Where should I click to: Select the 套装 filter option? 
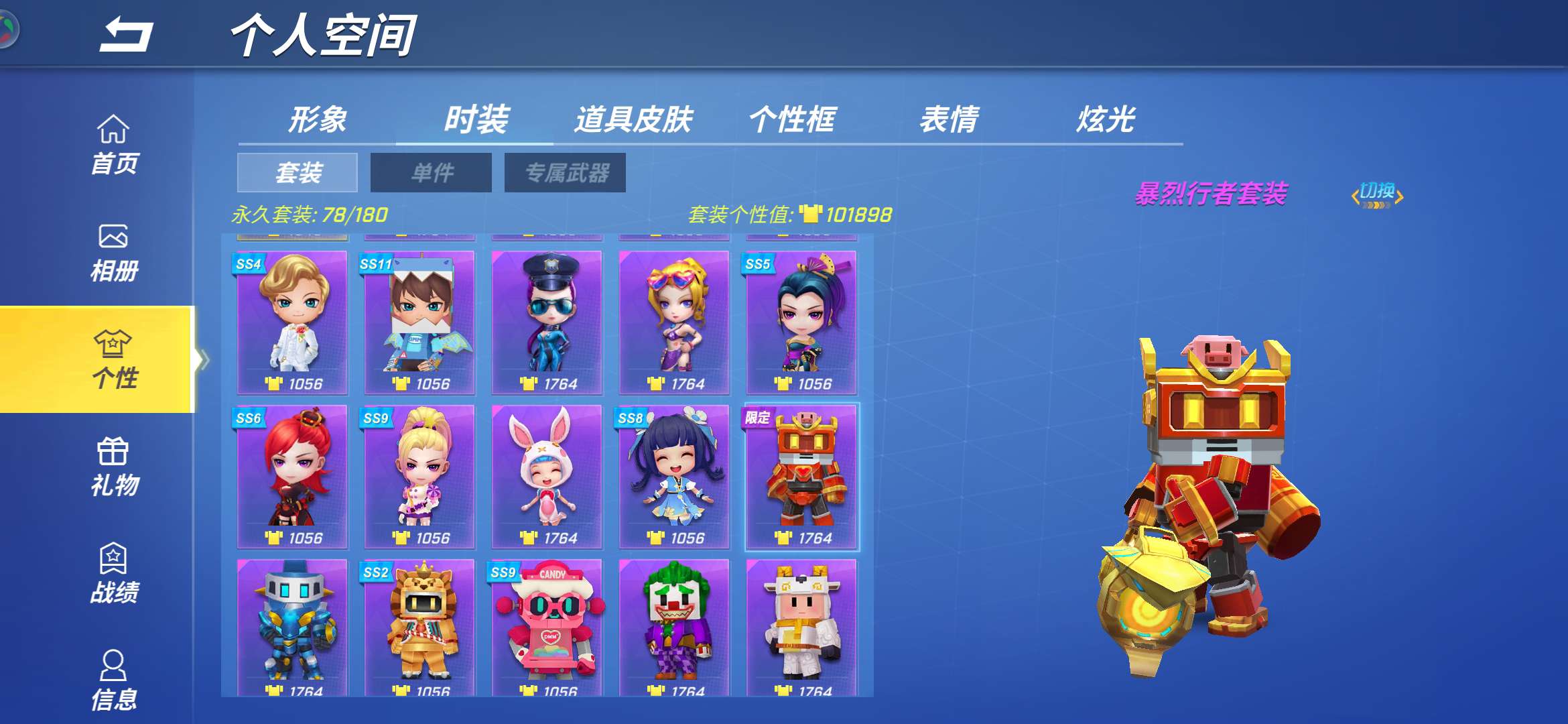(x=300, y=173)
